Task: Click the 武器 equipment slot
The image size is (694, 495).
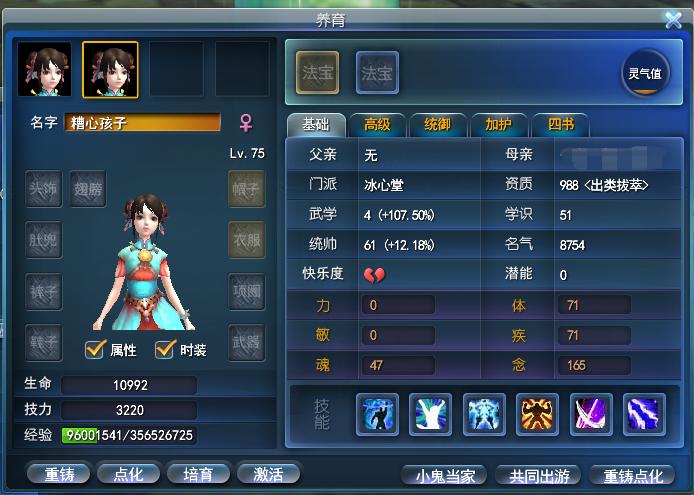Action: (x=246, y=342)
